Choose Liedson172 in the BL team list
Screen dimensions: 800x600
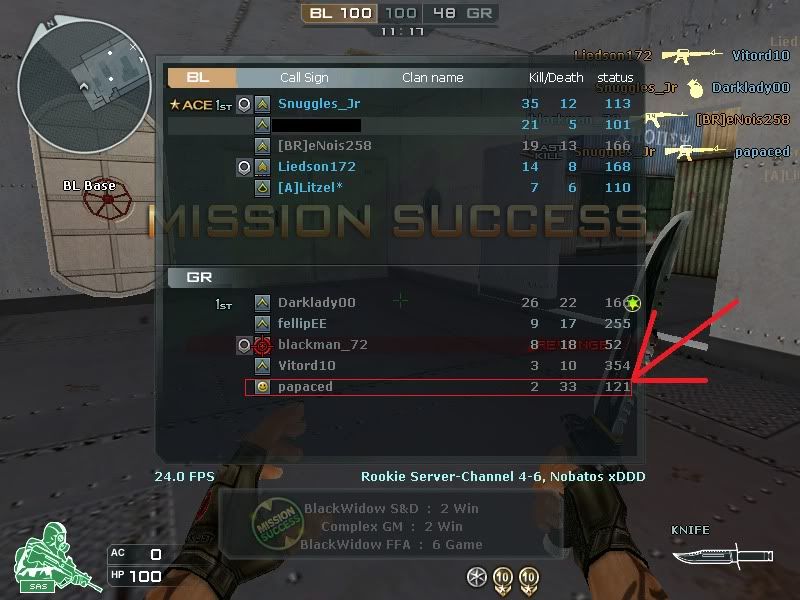(x=316, y=167)
